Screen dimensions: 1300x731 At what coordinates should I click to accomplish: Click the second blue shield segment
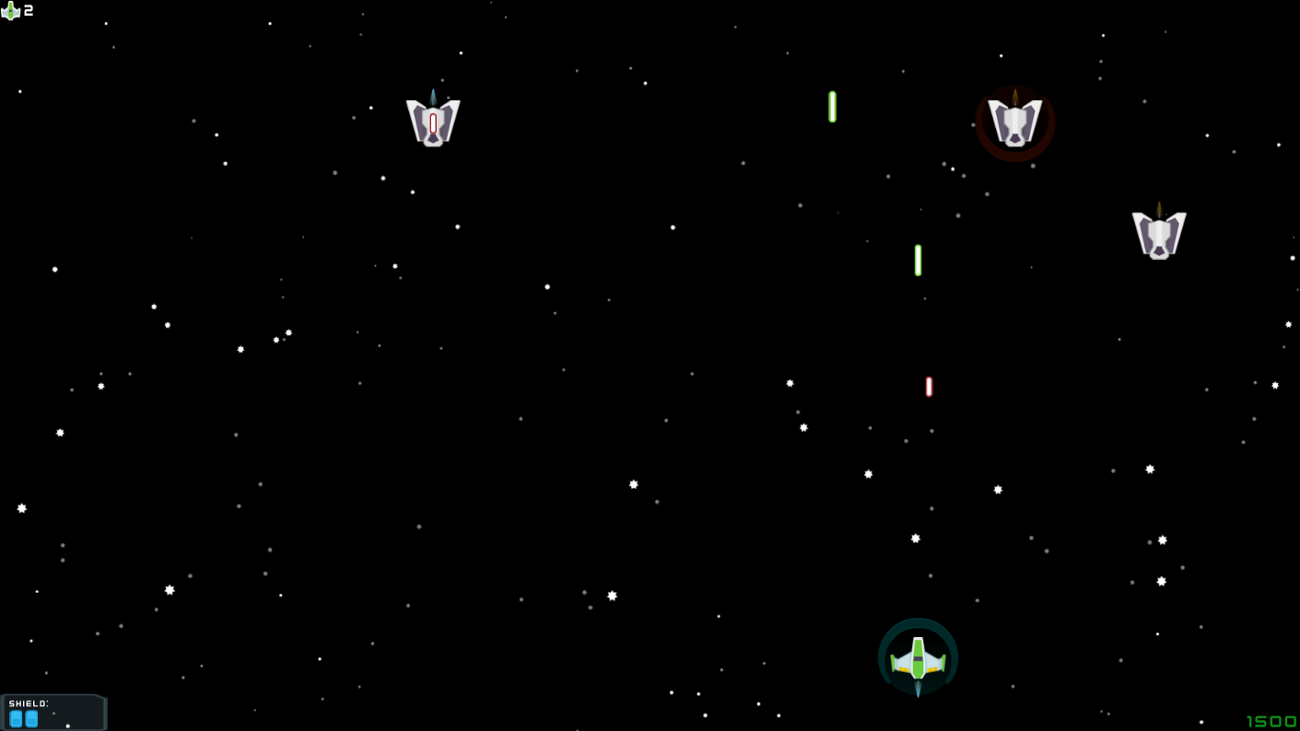pos(33,718)
